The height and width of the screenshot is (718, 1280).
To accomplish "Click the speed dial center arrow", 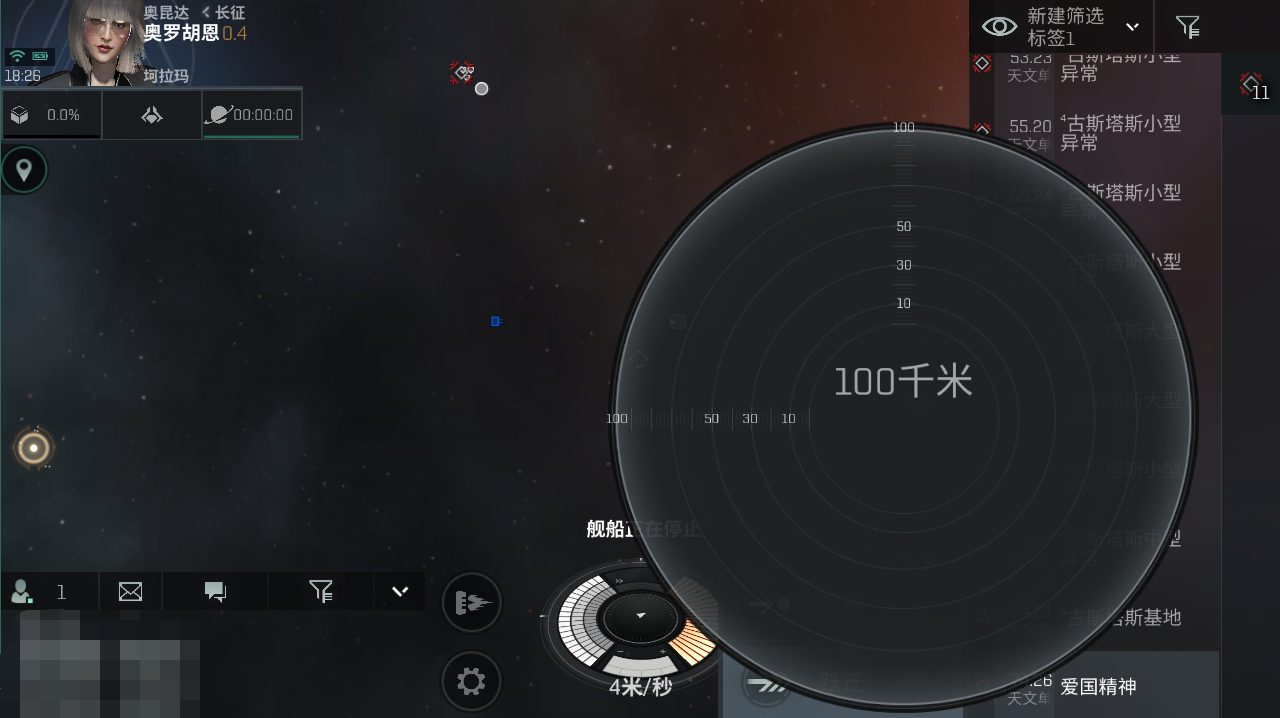I will pos(640,616).
